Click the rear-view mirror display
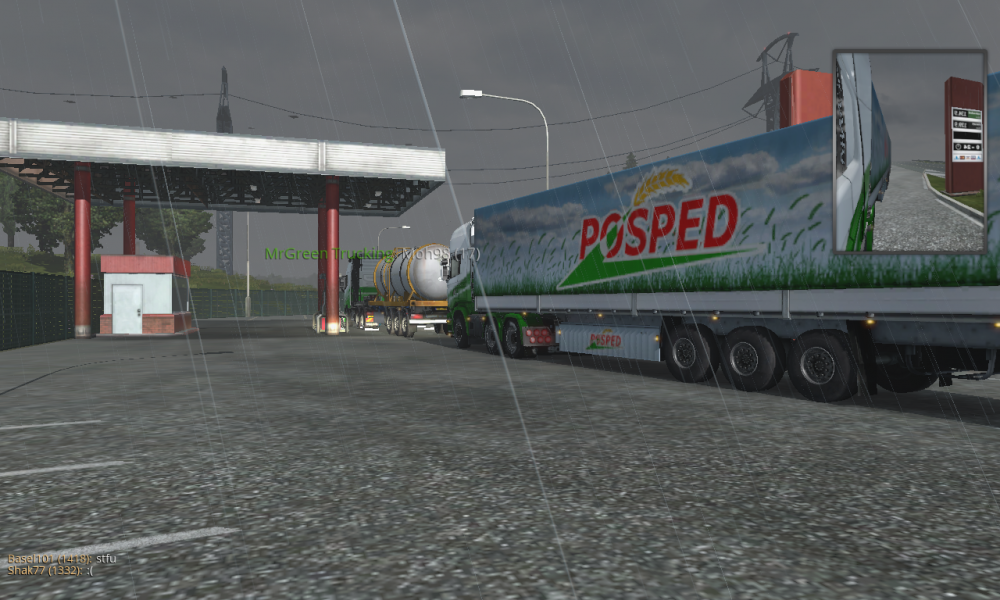The image size is (1000, 600). (x=909, y=151)
